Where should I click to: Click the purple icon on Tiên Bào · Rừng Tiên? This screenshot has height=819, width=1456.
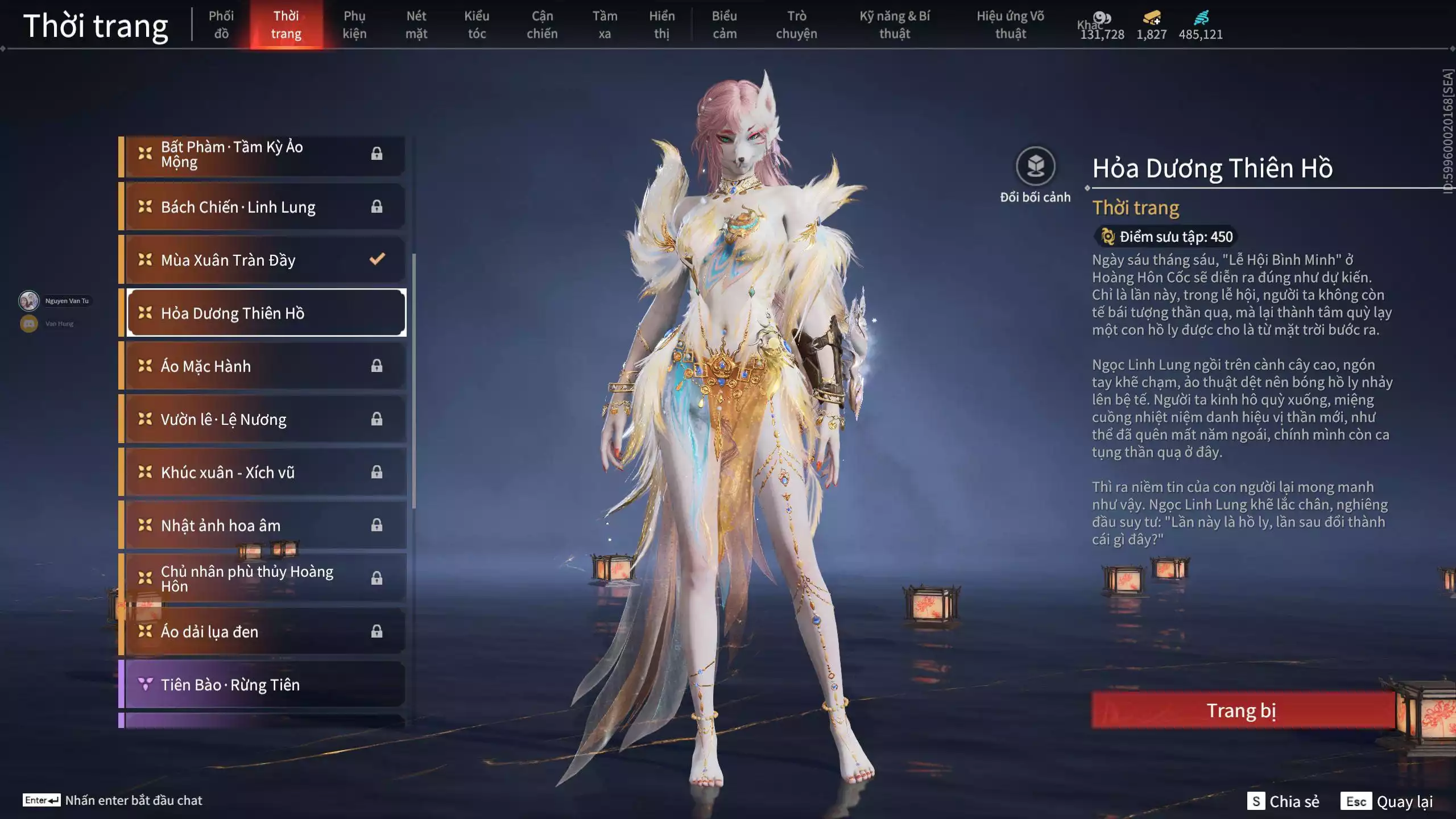146,684
